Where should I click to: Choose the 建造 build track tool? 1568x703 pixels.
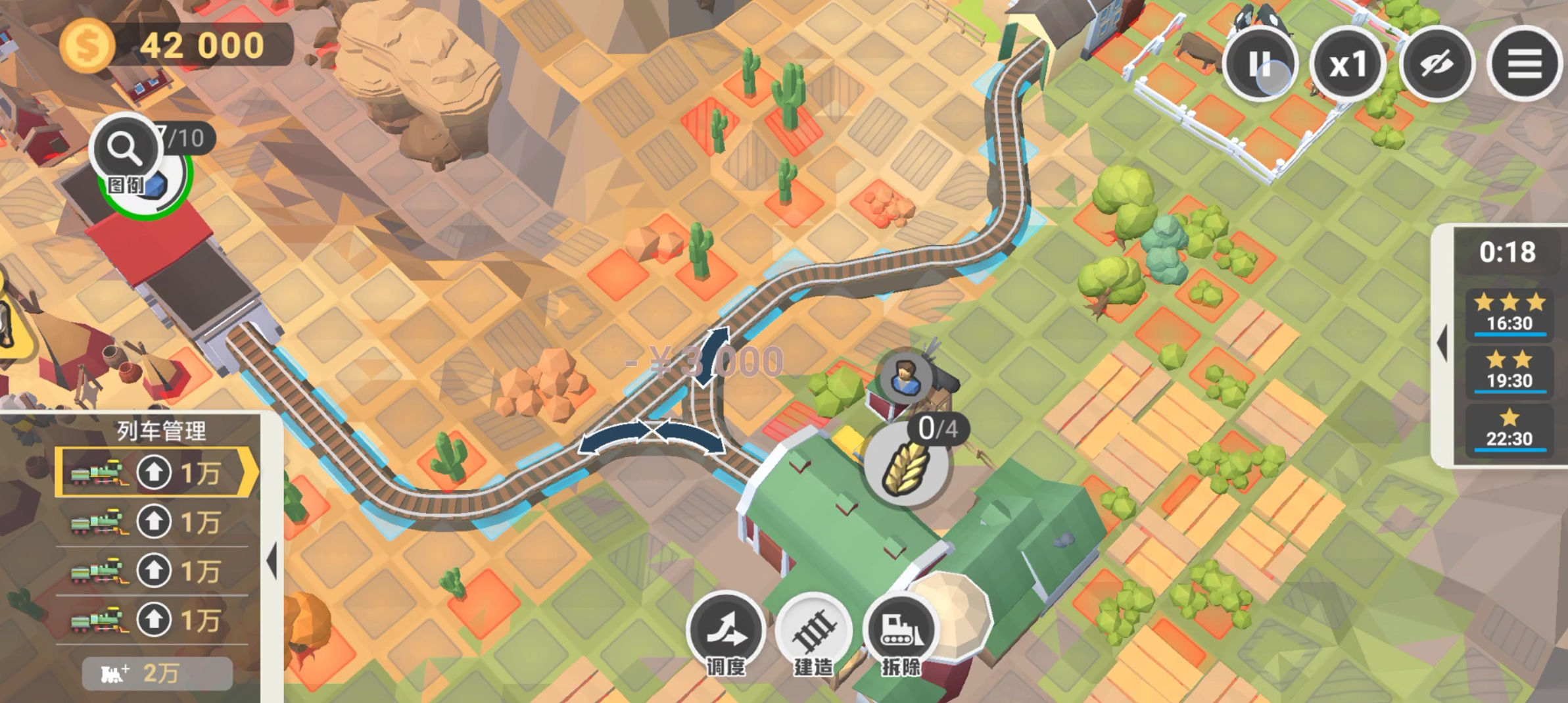coord(814,631)
